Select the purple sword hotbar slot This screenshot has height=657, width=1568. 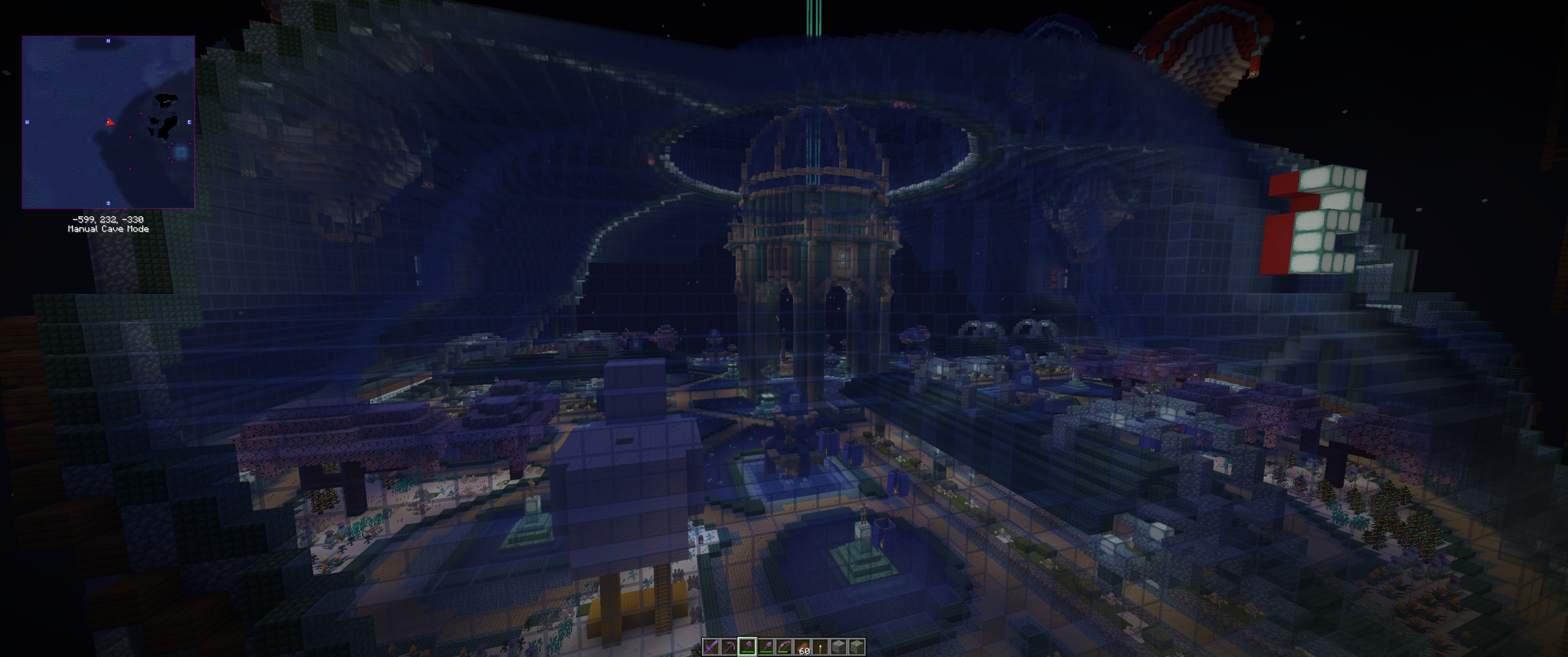(710, 647)
